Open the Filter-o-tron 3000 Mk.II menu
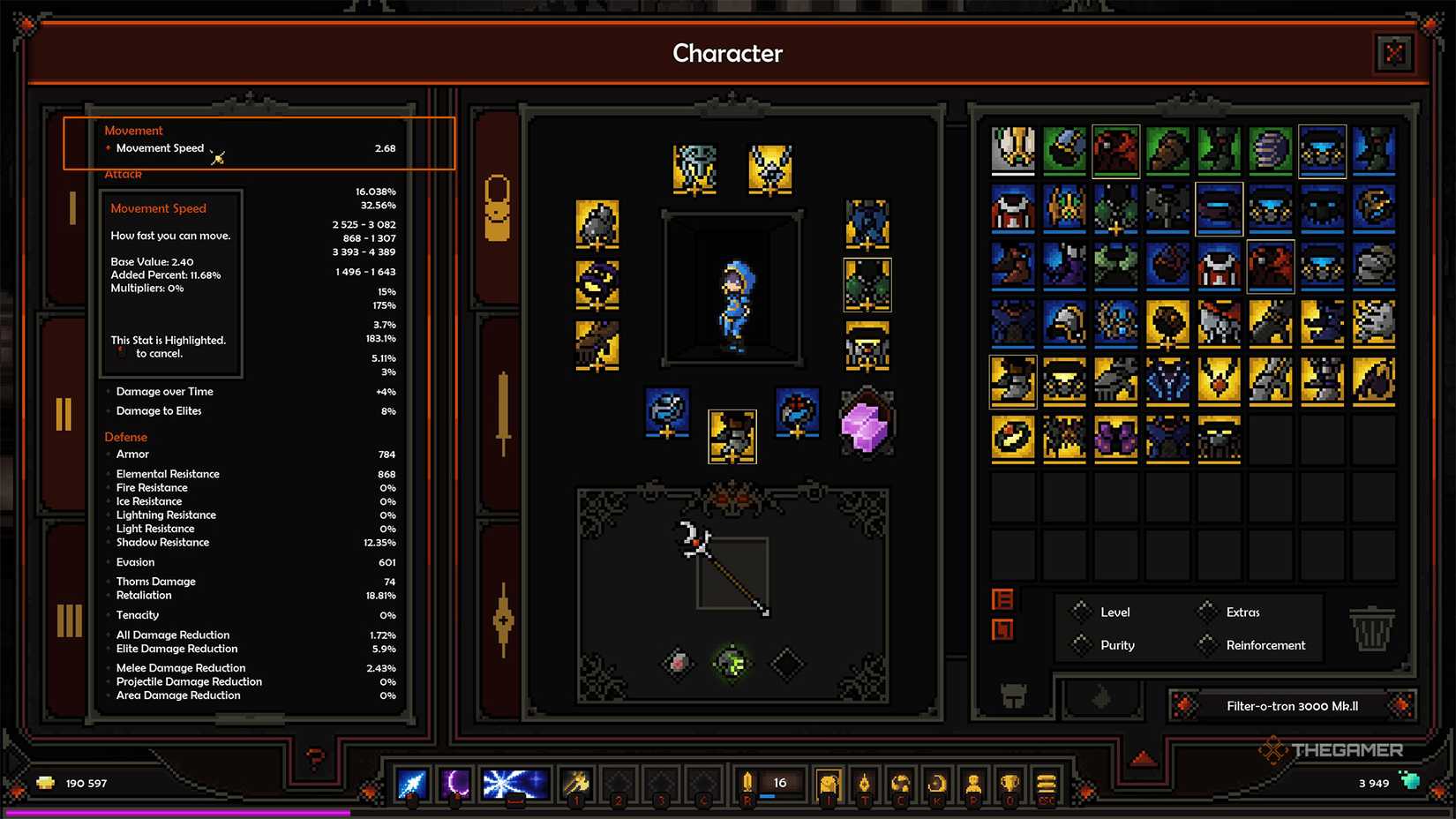Viewport: 1456px width, 819px height. (x=1293, y=706)
